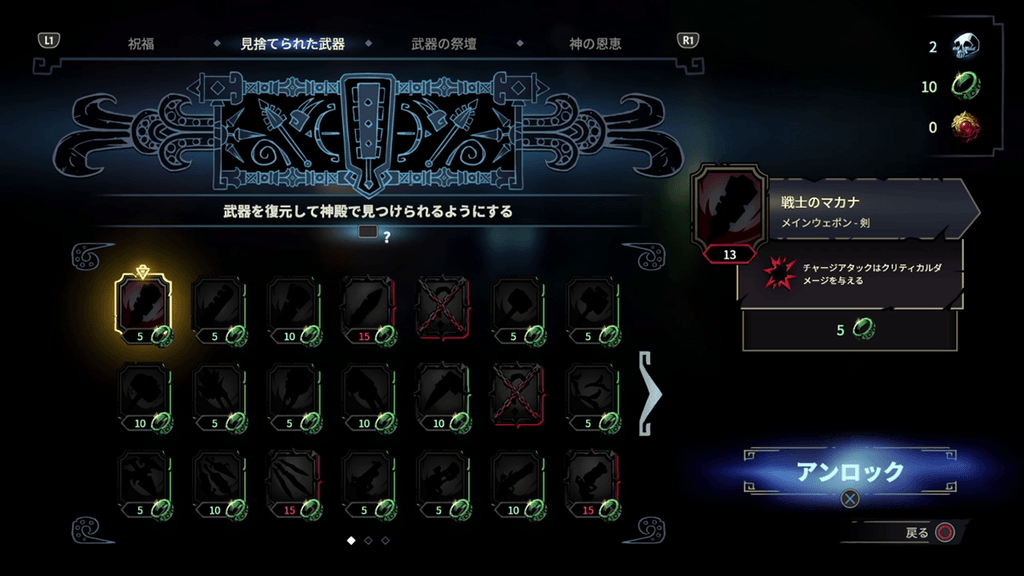Show the next page of weapons arrow
This screenshot has height=576, width=1024.
coord(651,394)
